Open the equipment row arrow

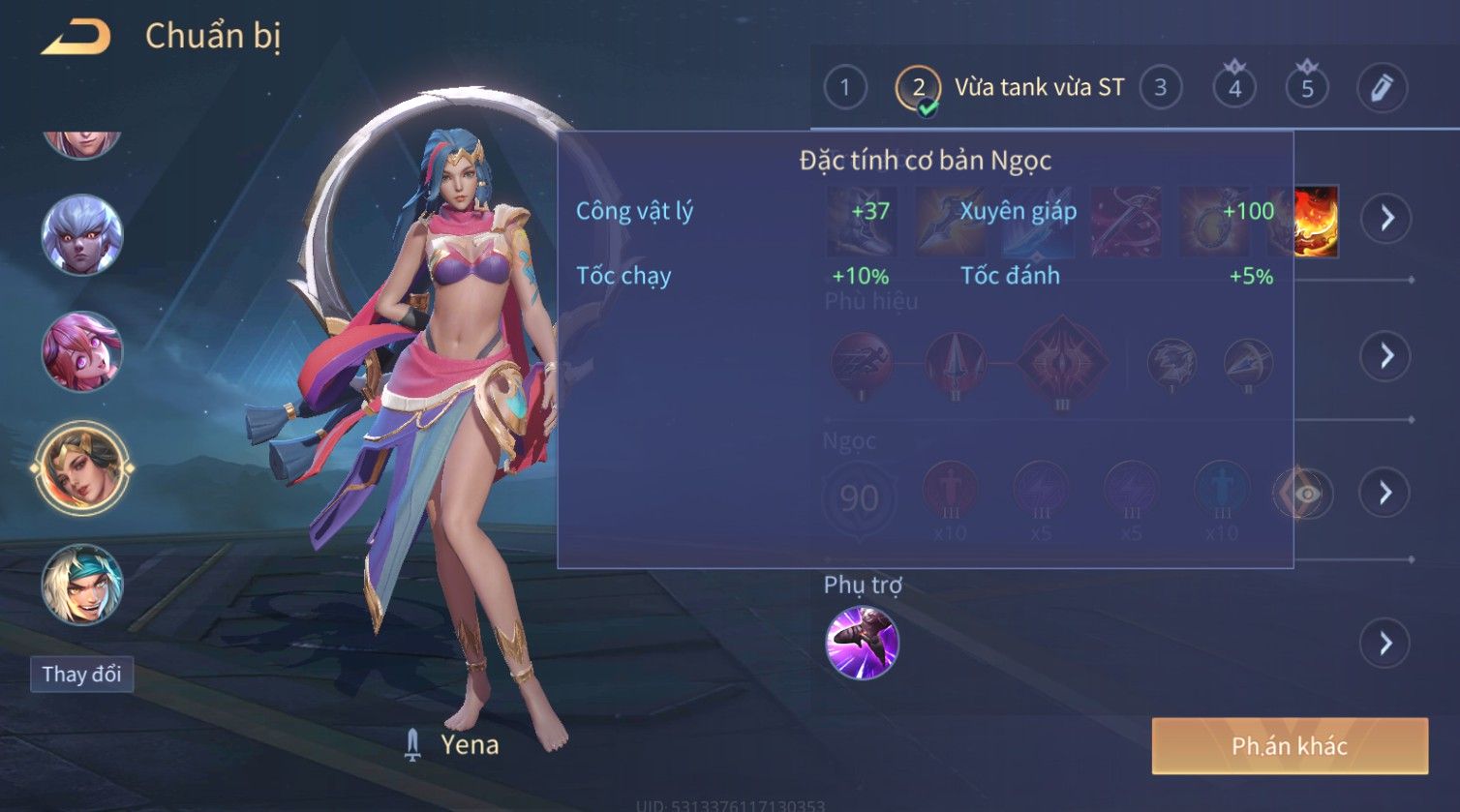tap(1386, 218)
